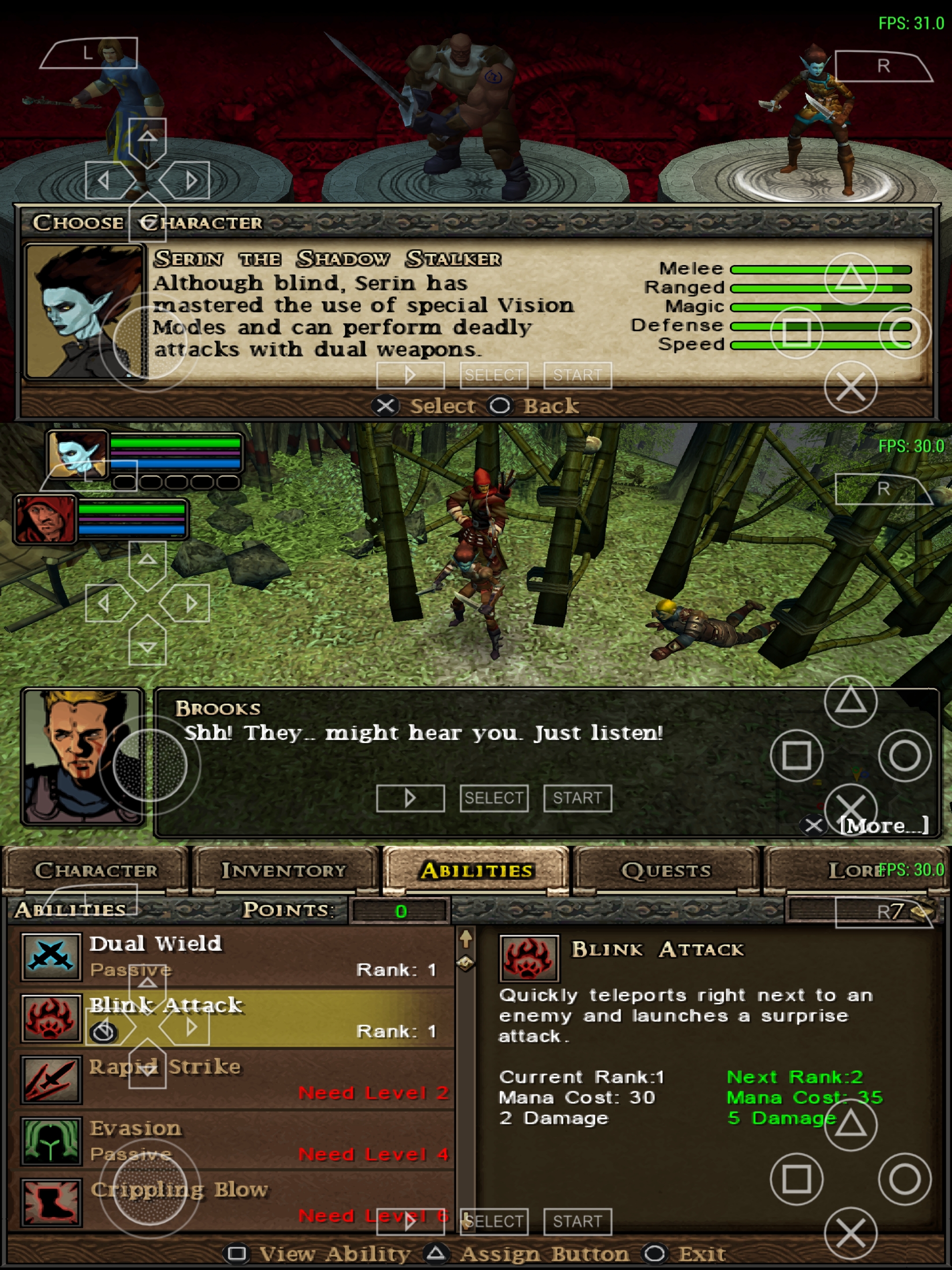Click the red-hooded companion's party portrait
The height and width of the screenshot is (1270, 952).
46,519
